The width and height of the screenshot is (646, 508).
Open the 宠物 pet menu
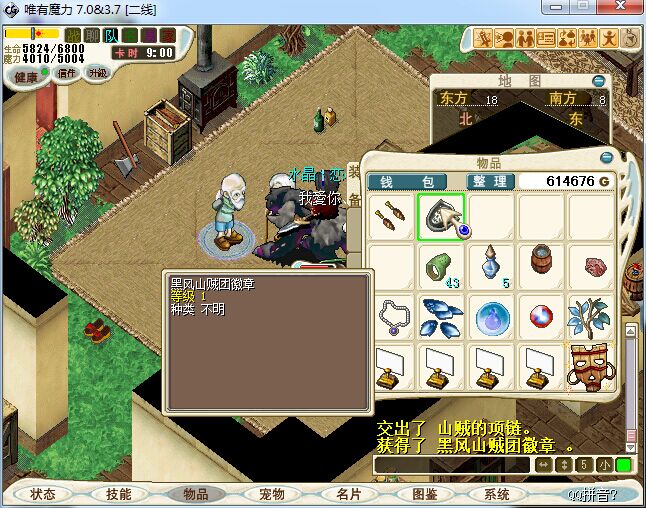tap(272, 494)
